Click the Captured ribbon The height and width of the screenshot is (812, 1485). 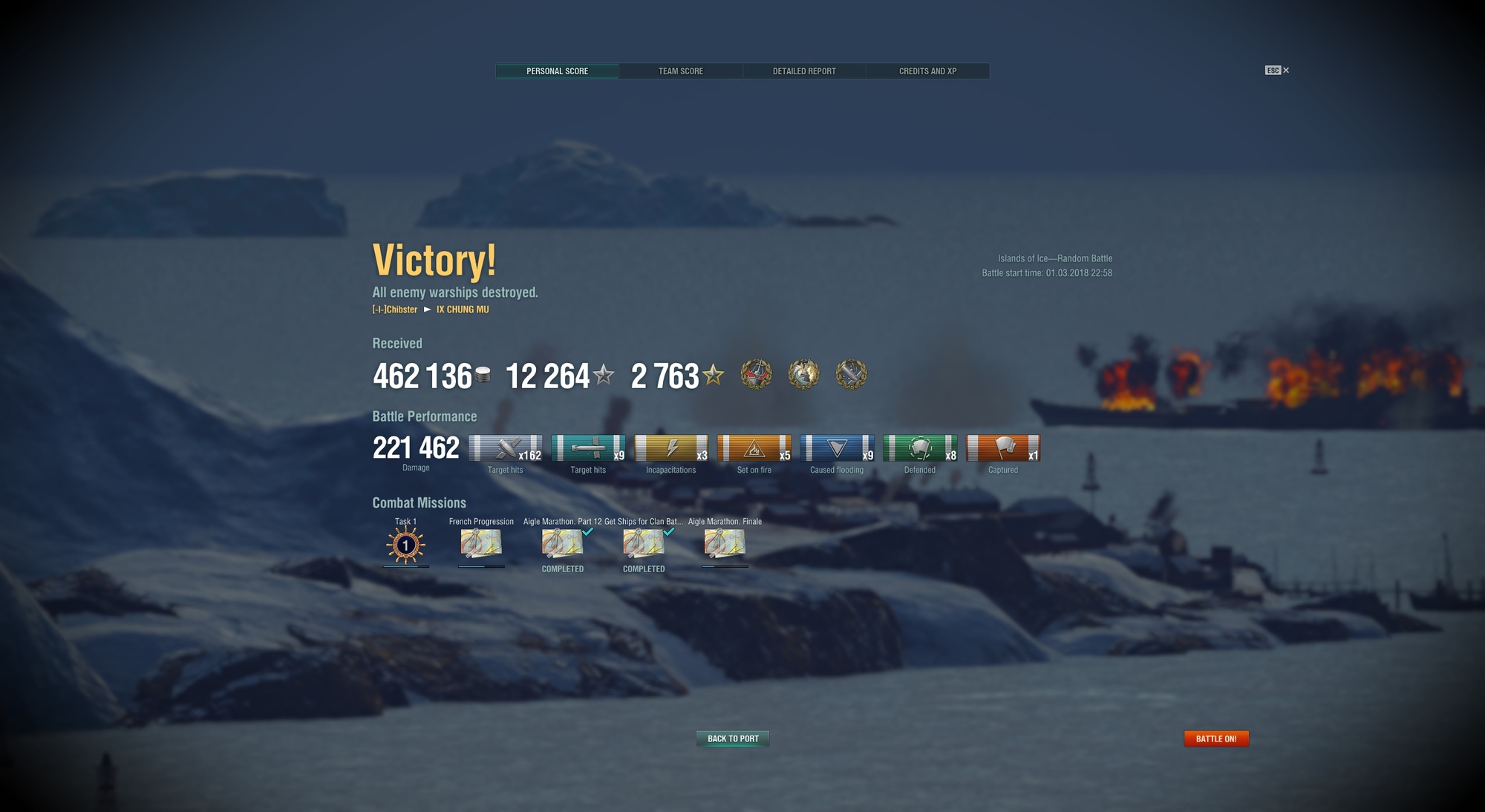[1003, 449]
